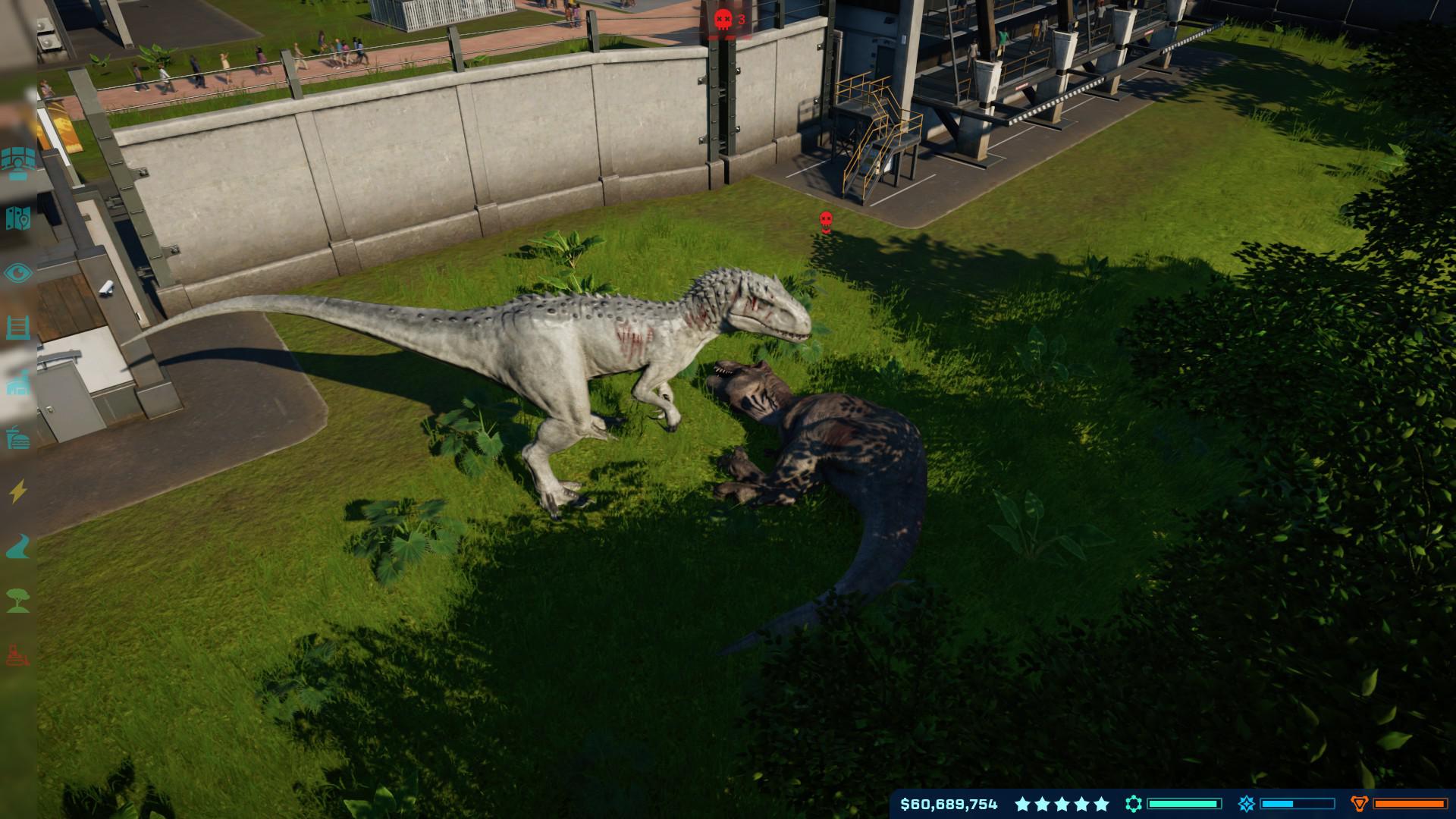Image resolution: width=1456 pixels, height=819 pixels.
Task: Open the five-star park rating
Action: pos(1062,804)
